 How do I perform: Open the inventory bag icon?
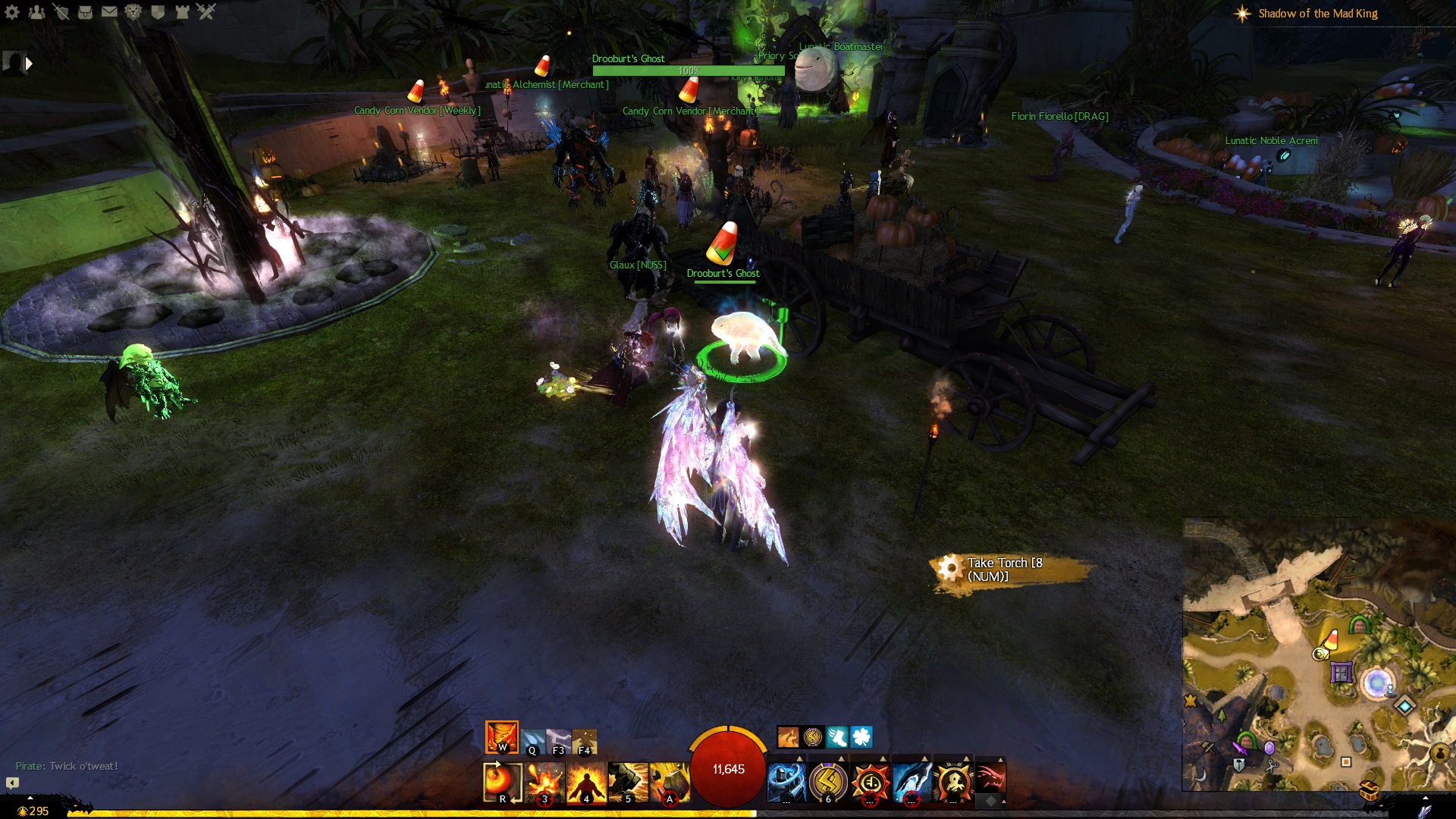tap(85, 11)
